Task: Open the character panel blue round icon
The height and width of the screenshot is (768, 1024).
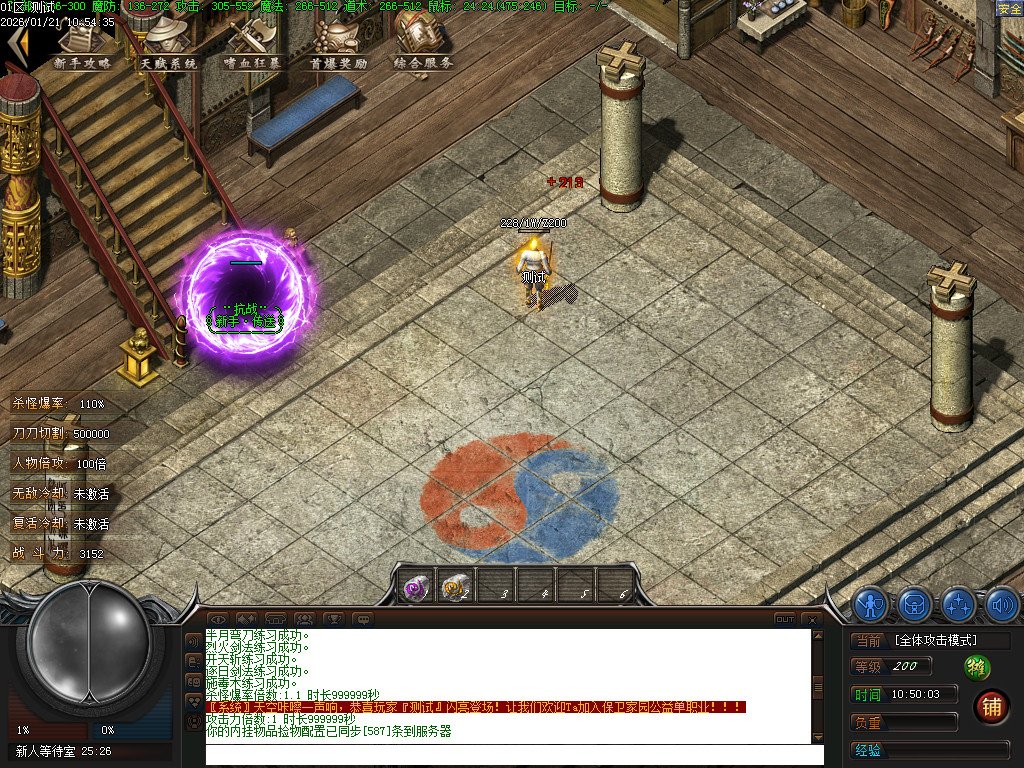Action: pyautogui.click(x=871, y=604)
